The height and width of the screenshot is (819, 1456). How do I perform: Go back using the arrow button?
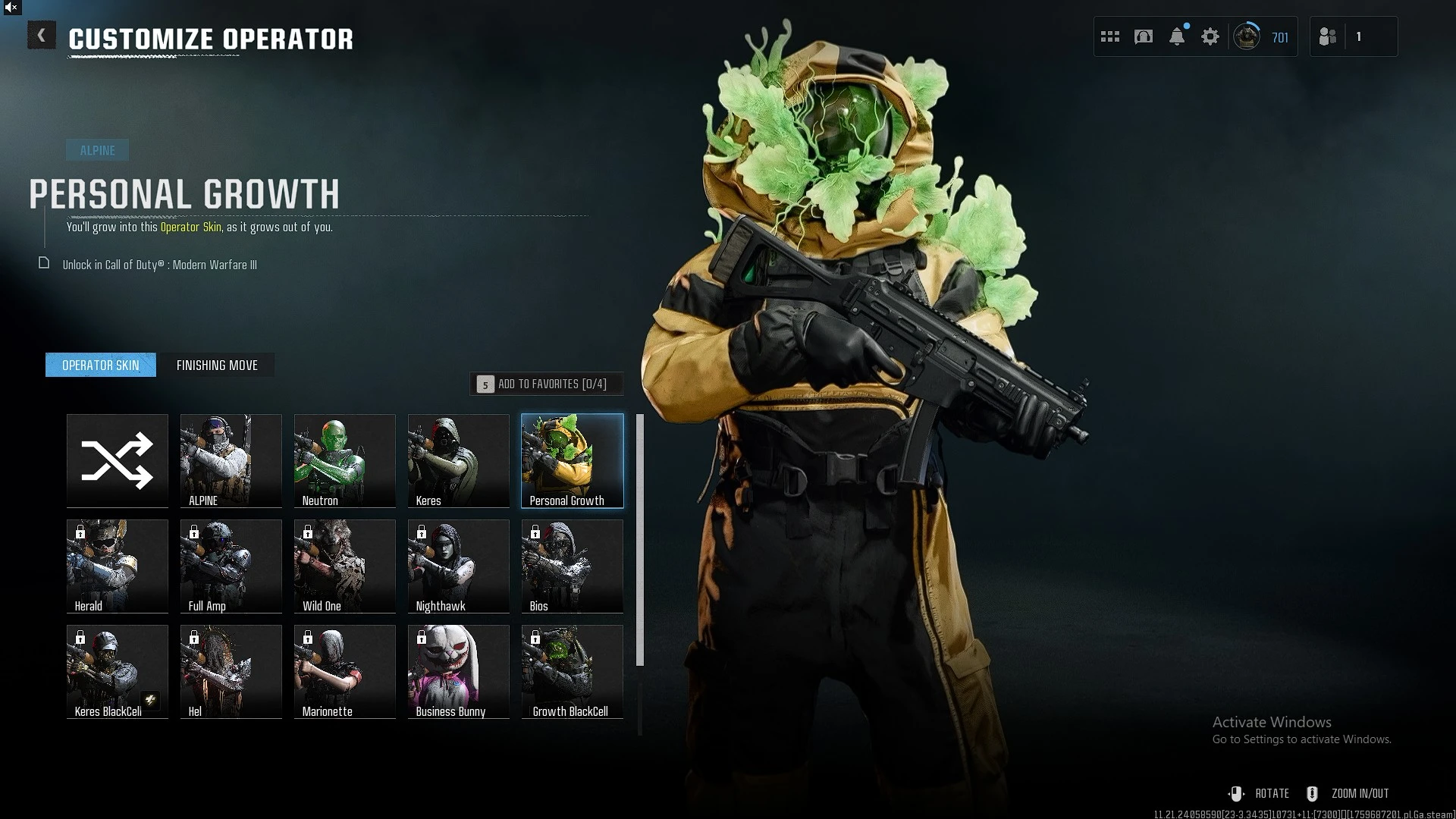coord(42,36)
